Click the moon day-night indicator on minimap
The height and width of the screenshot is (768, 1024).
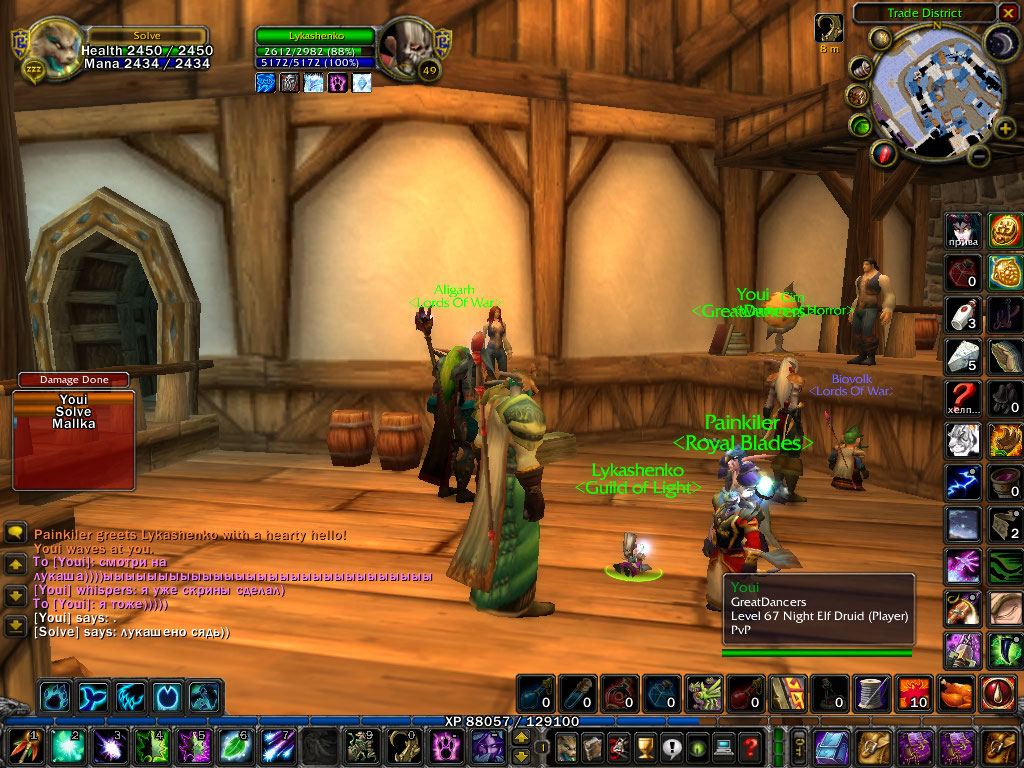(x=1001, y=43)
